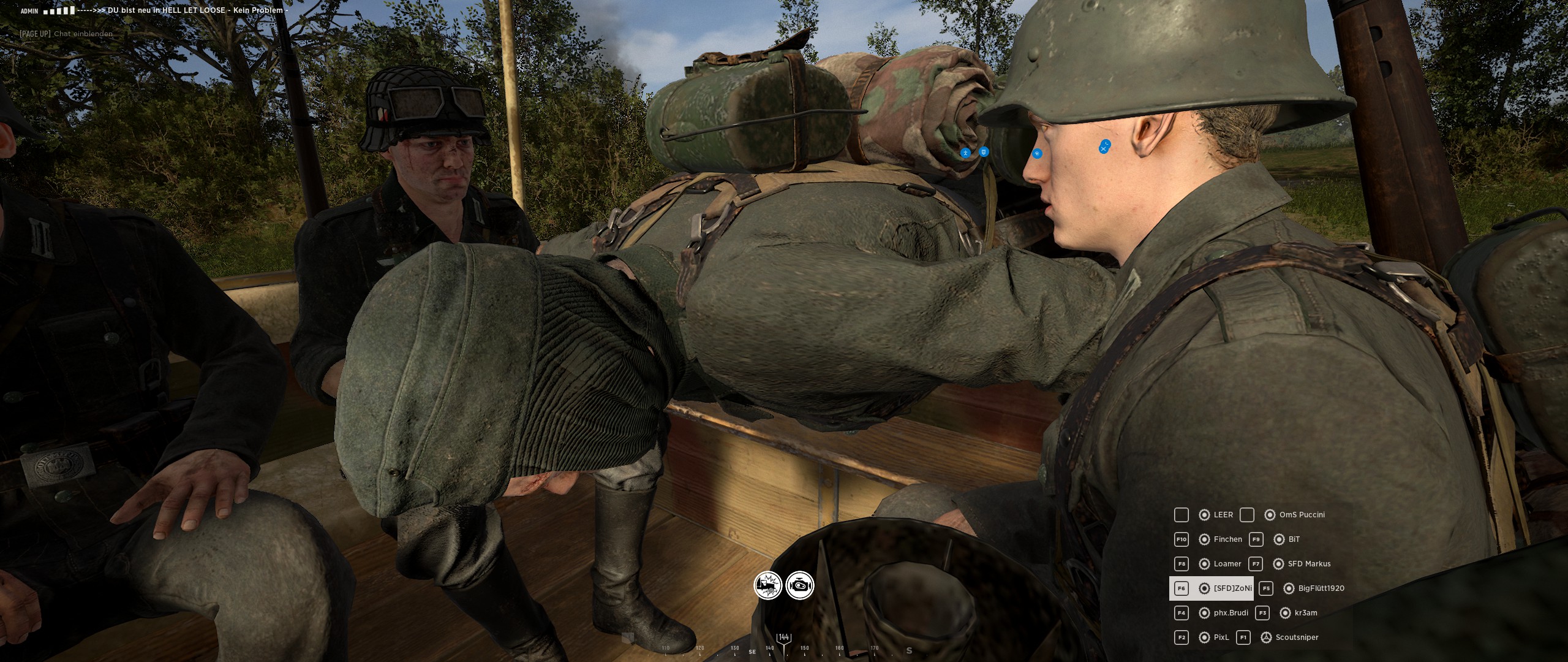The image size is (1568, 662).
Task: Pick Loamer's seat entry
Action: tap(1227, 564)
